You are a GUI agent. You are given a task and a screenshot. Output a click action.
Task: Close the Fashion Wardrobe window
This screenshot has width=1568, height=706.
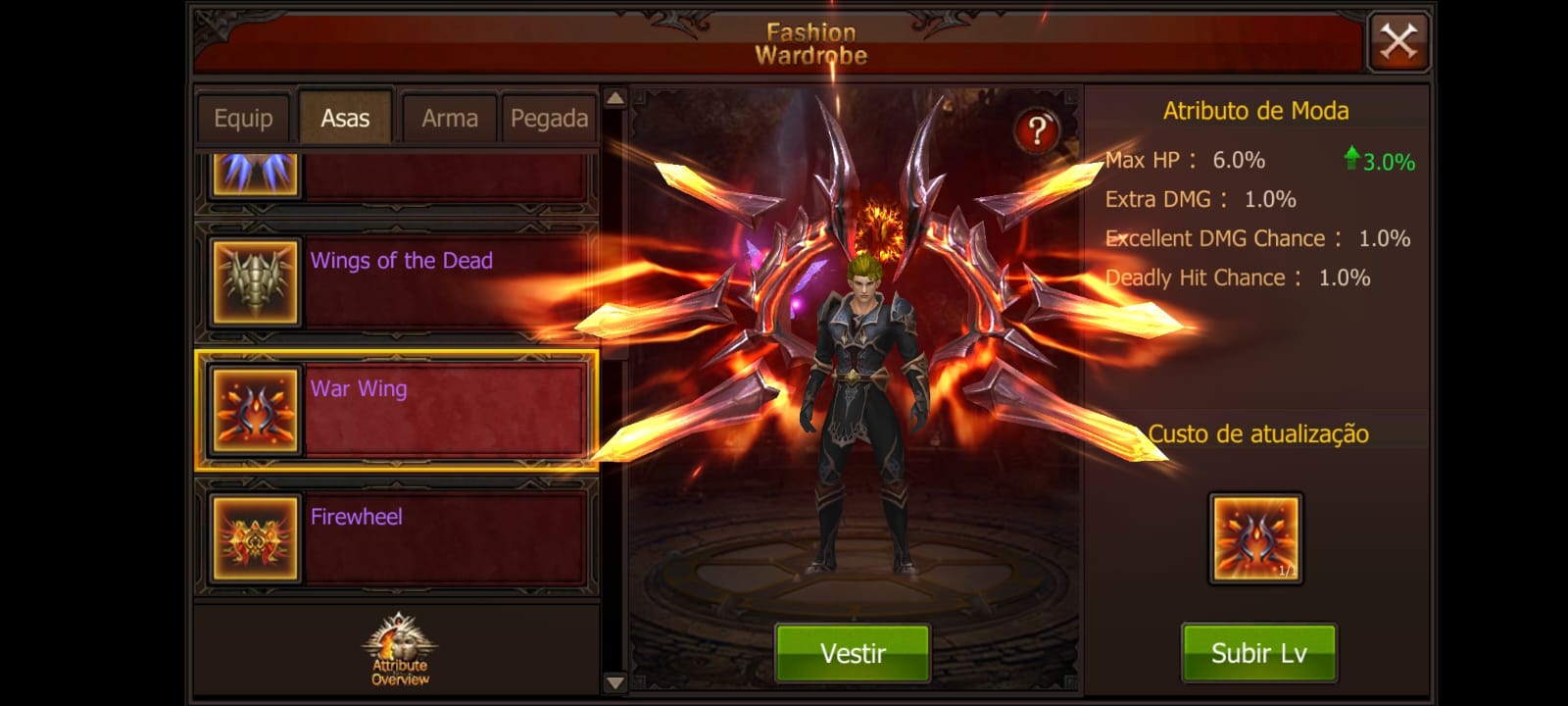[x=1399, y=40]
